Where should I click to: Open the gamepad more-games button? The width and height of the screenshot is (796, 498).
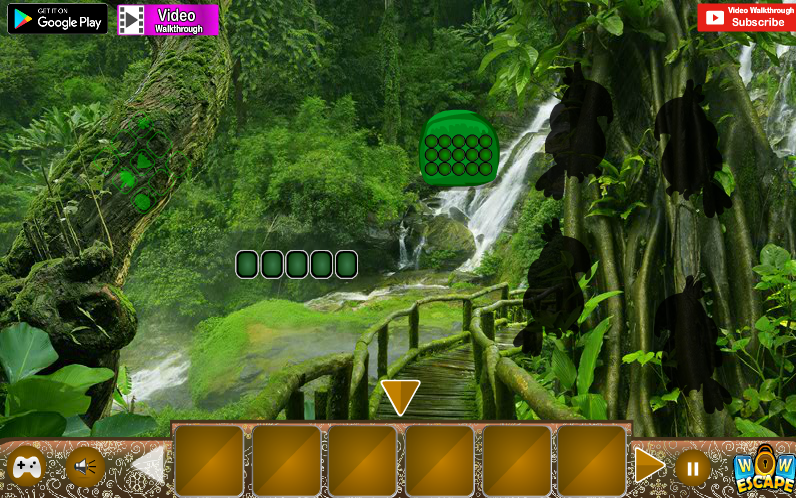point(26,466)
